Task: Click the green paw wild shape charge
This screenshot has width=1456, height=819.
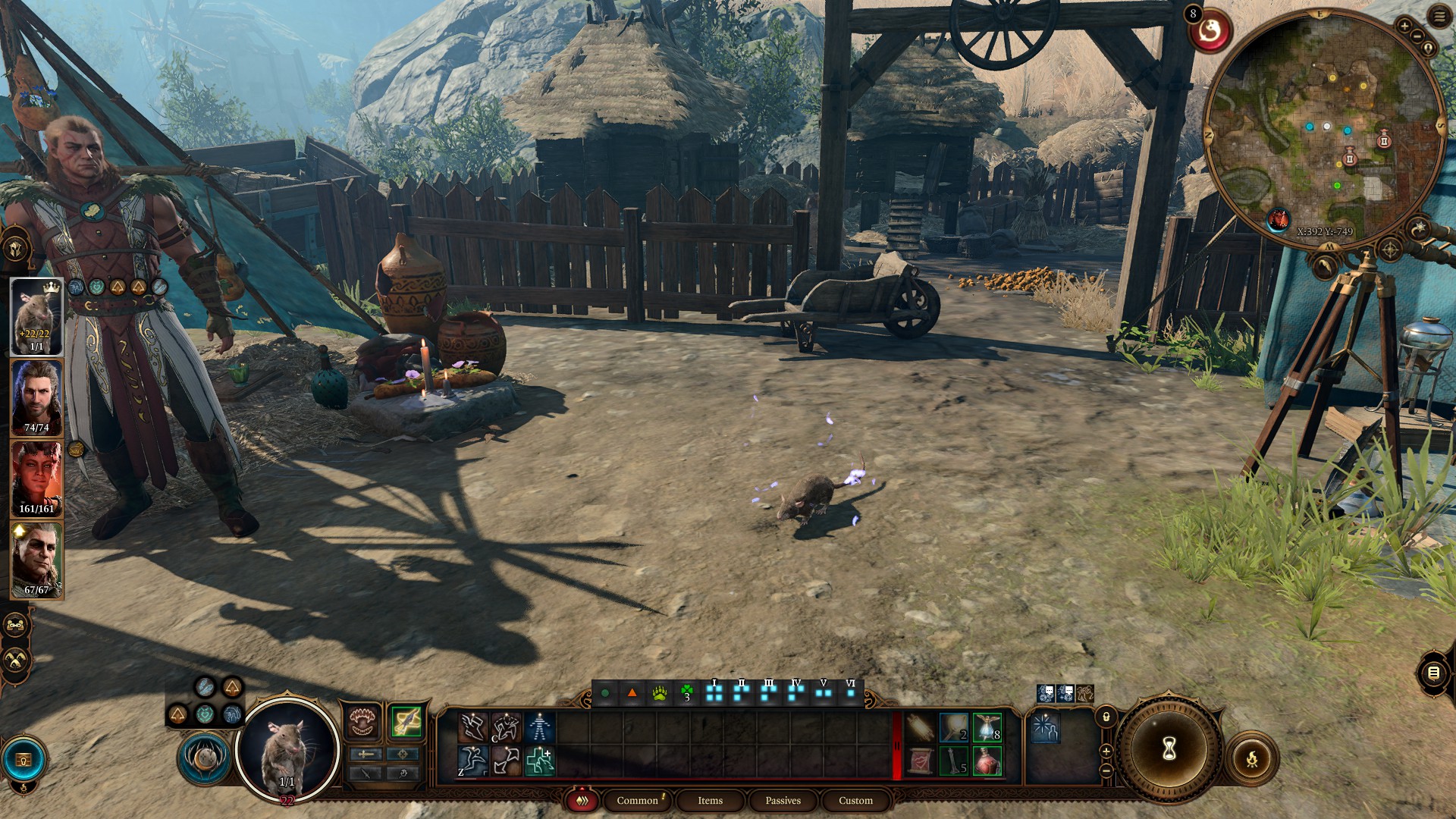Action: click(659, 693)
